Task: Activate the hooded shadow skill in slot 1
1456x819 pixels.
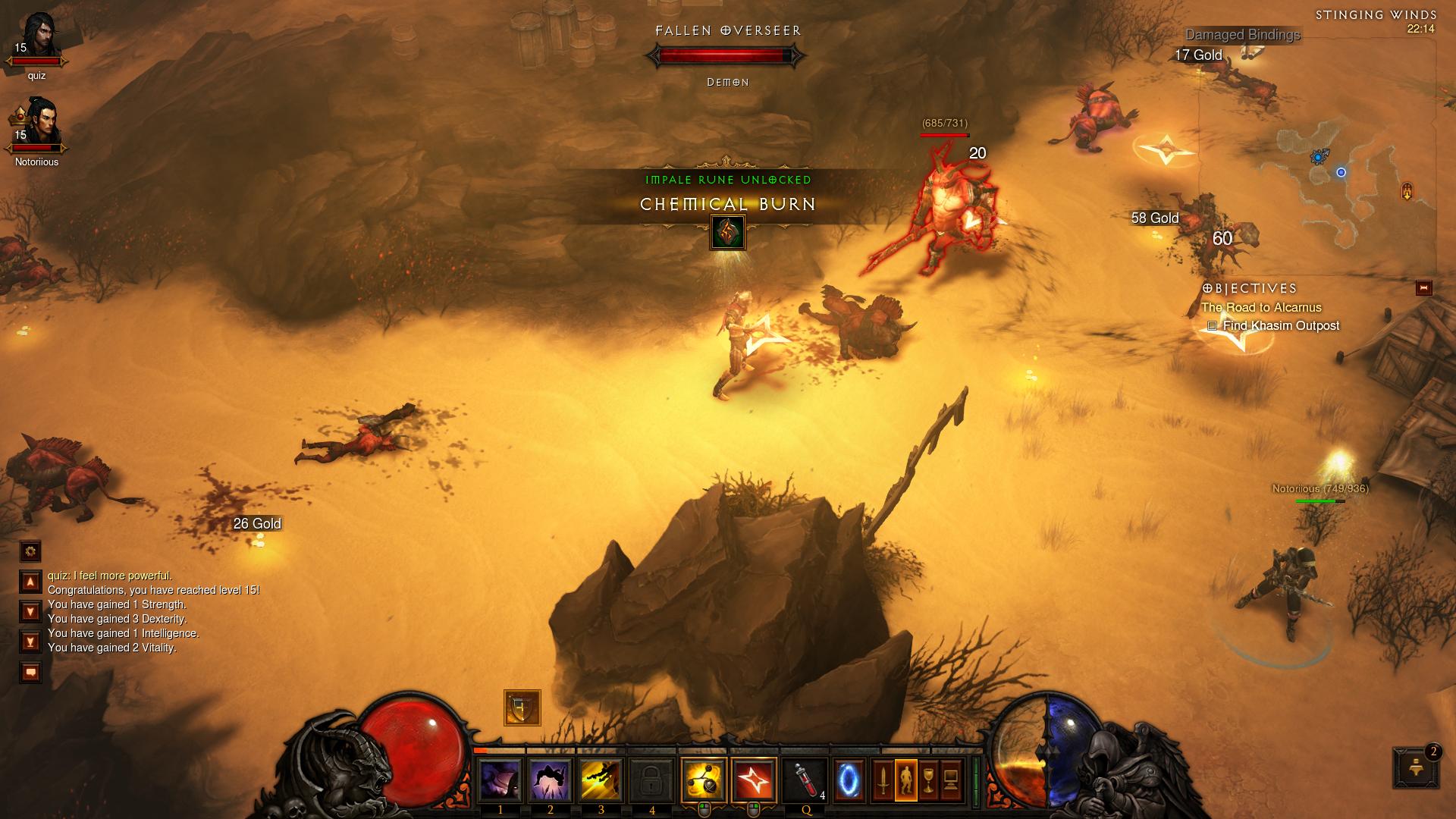Action: coord(500,780)
